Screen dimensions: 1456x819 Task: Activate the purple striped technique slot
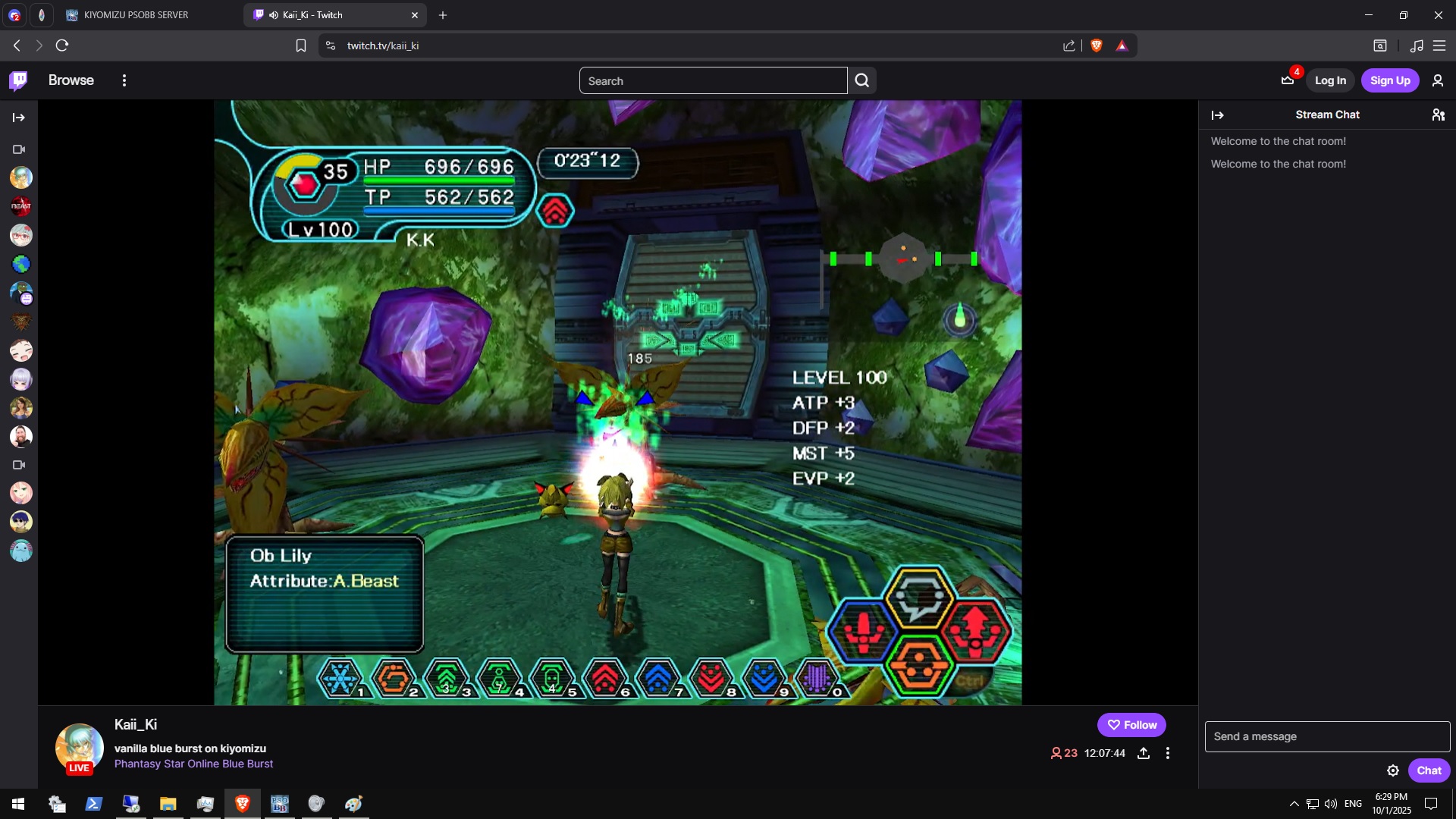point(817,678)
